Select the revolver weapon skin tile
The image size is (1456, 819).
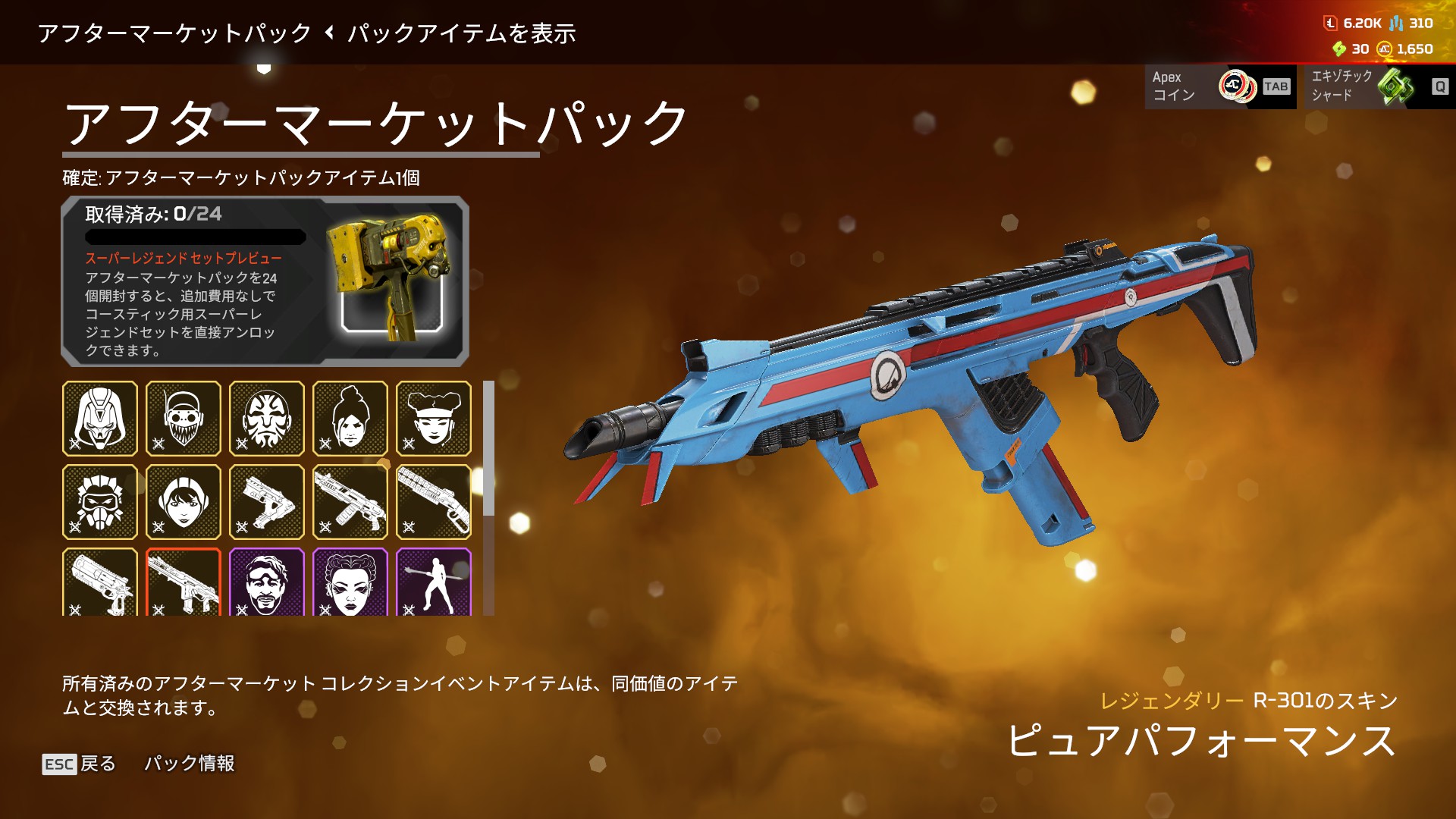pyautogui.click(x=100, y=582)
